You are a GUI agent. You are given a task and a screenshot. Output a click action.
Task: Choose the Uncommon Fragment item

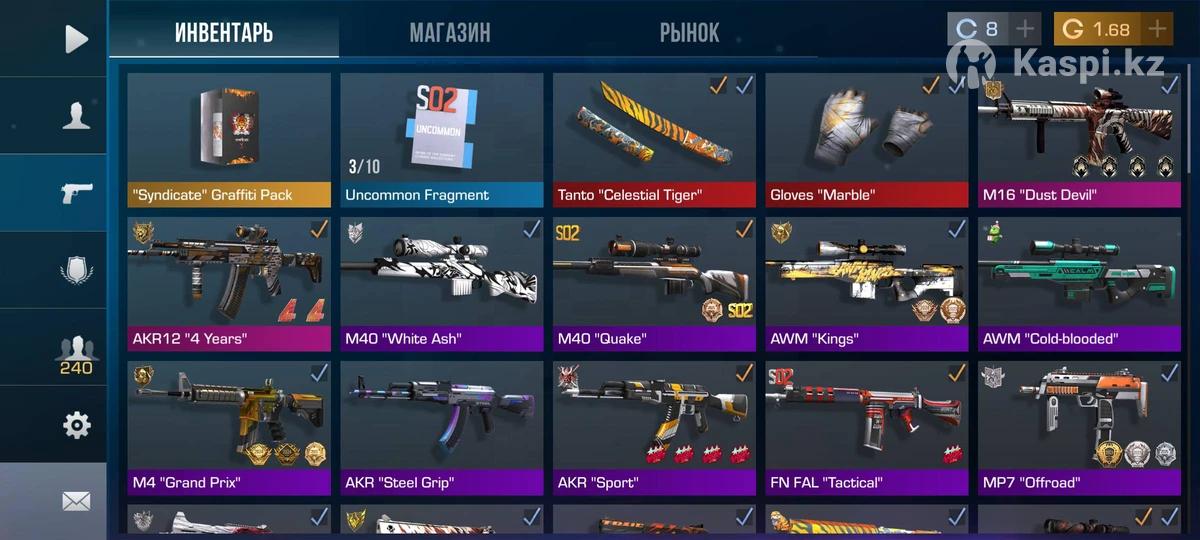point(441,138)
